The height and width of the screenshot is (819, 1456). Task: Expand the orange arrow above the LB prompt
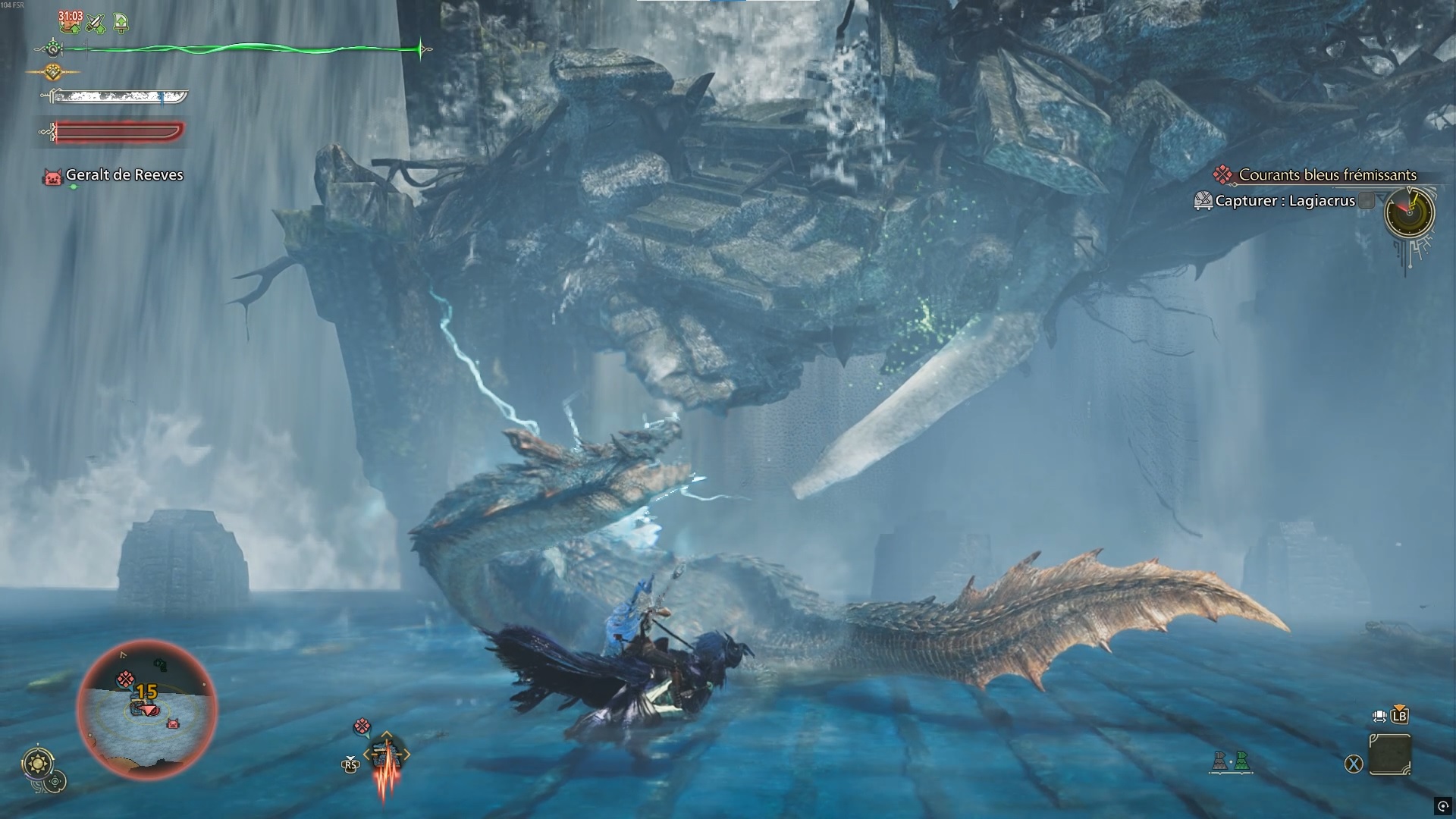click(1398, 707)
